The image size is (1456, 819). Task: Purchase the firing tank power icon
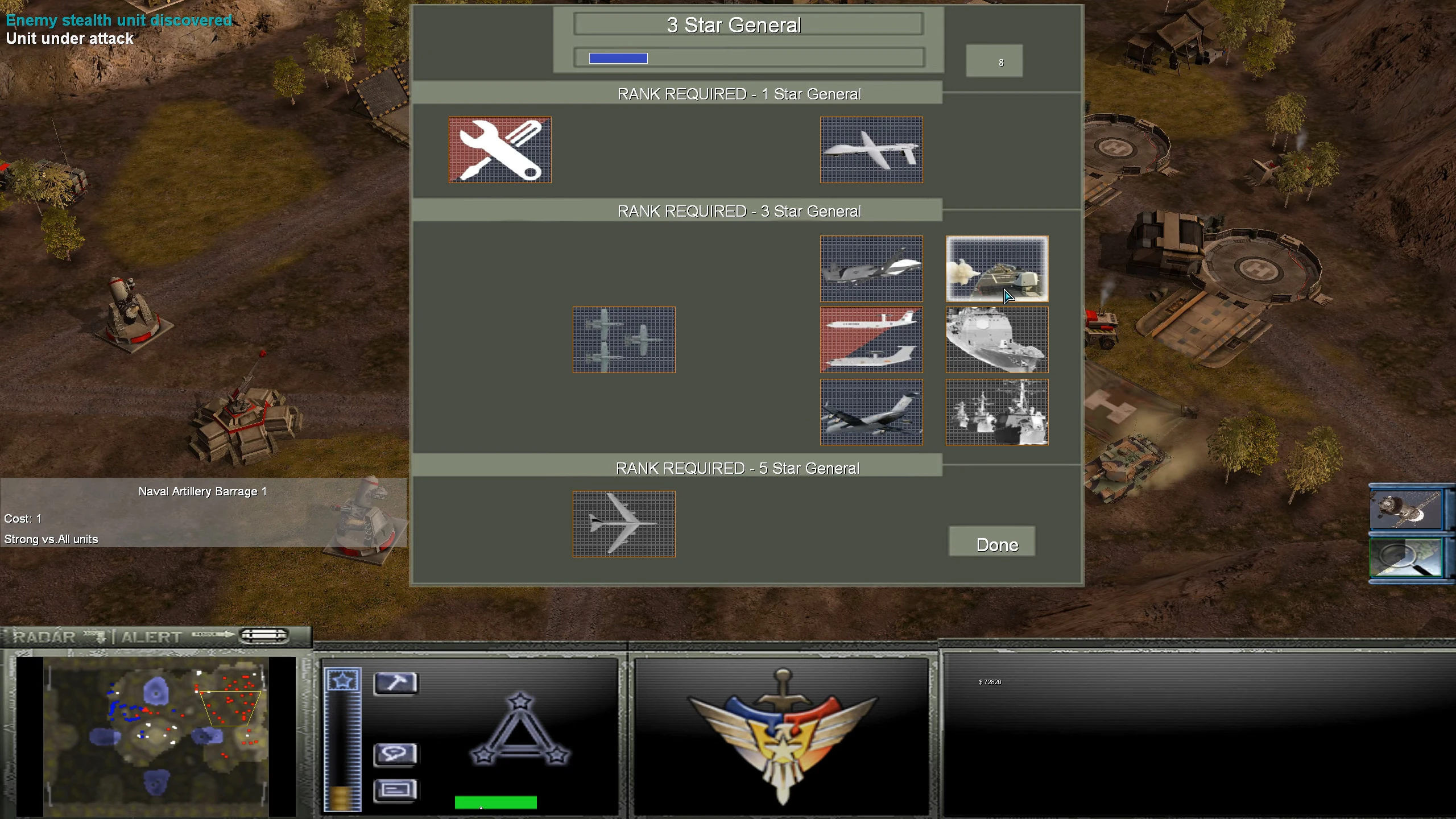[996, 268]
